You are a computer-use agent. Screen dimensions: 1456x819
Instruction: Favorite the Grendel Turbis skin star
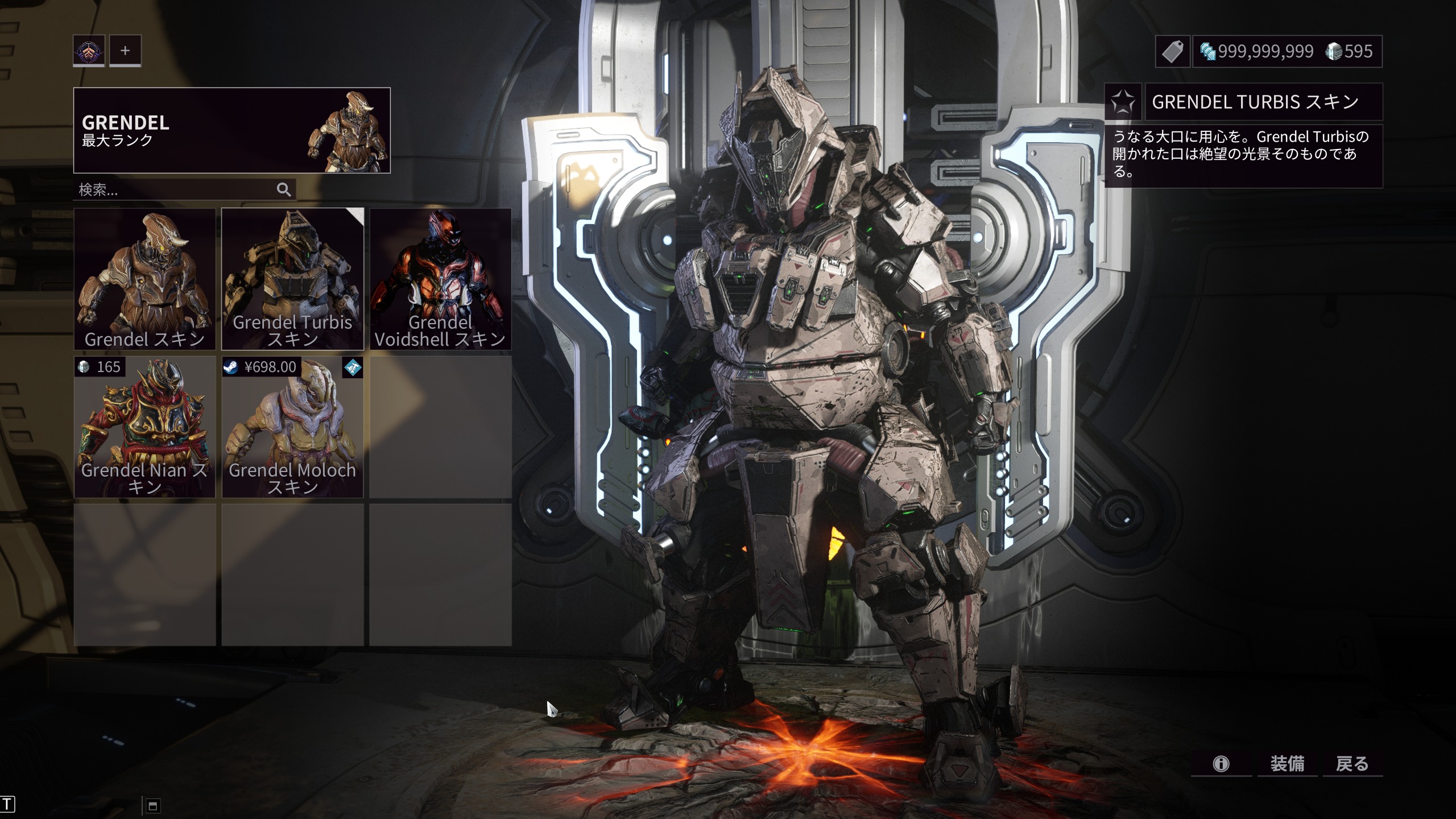1123,102
